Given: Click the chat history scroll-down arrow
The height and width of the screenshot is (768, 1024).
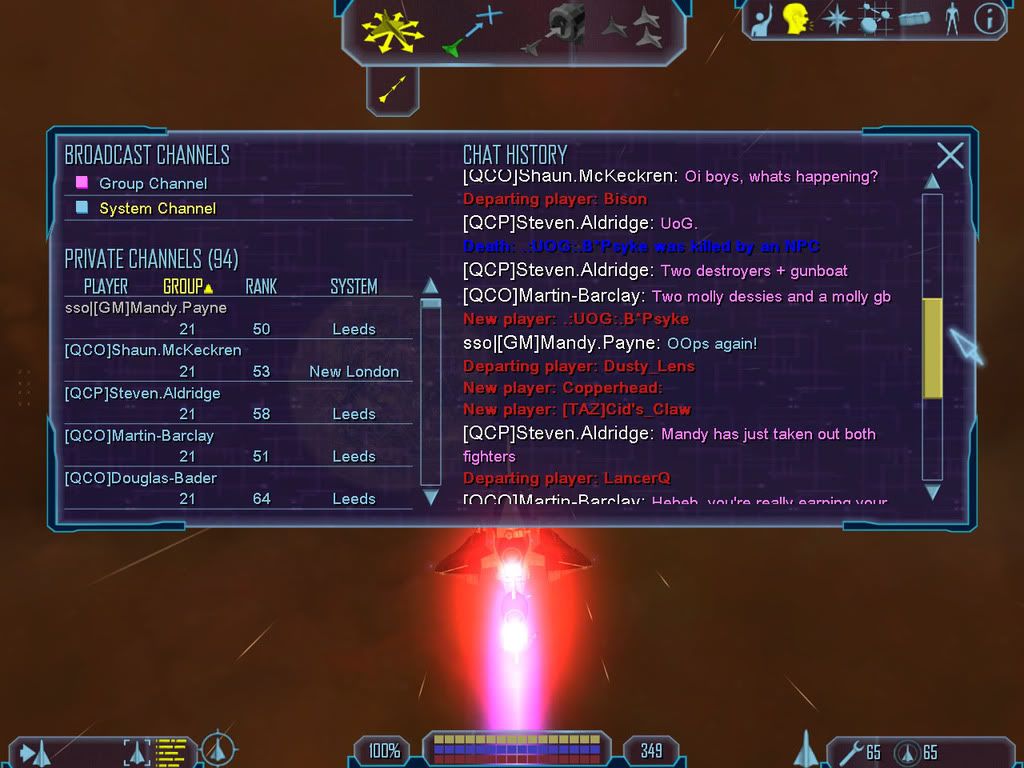Looking at the screenshot, I should coord(932,492).
